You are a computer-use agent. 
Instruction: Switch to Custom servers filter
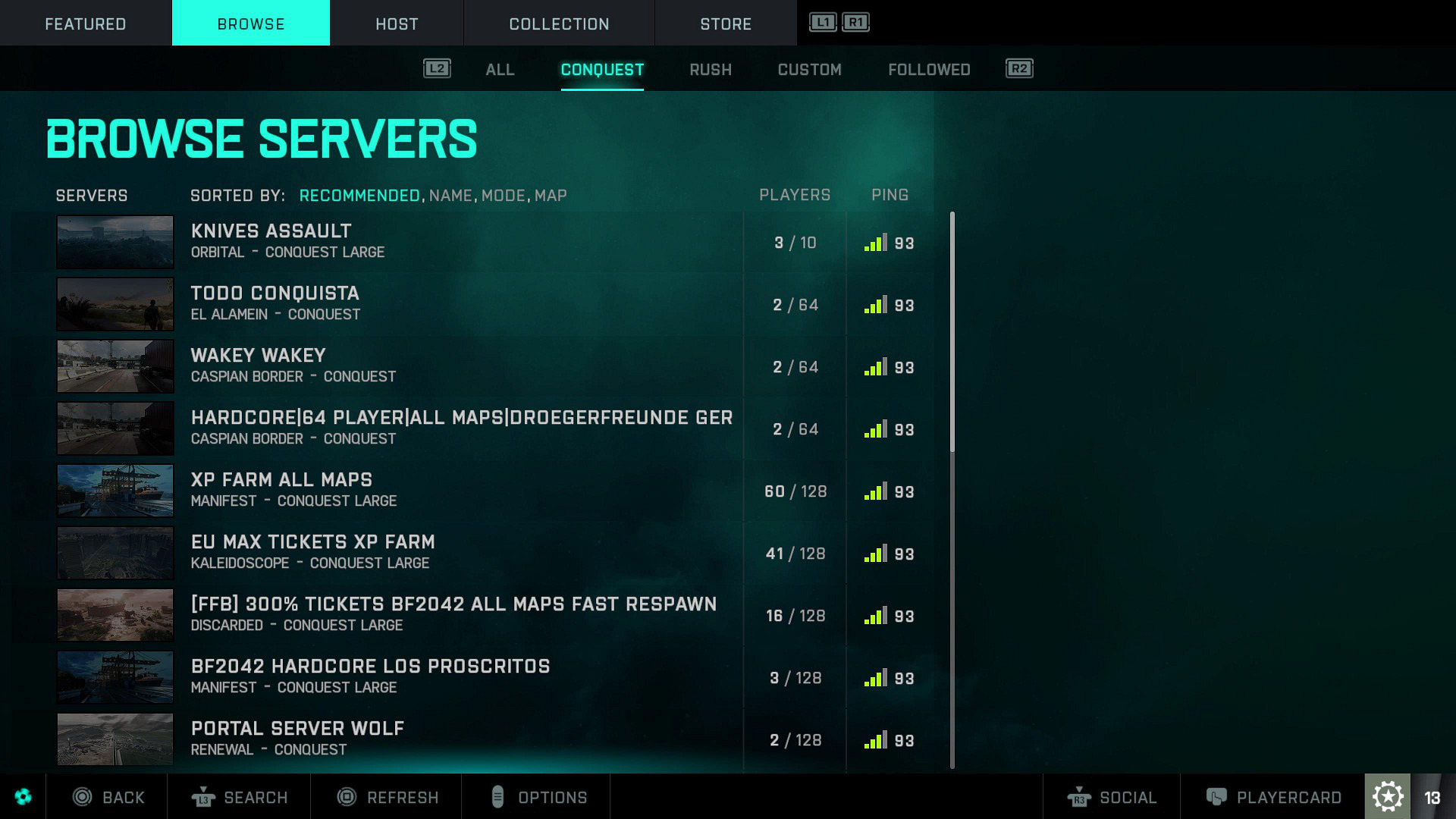809,70
